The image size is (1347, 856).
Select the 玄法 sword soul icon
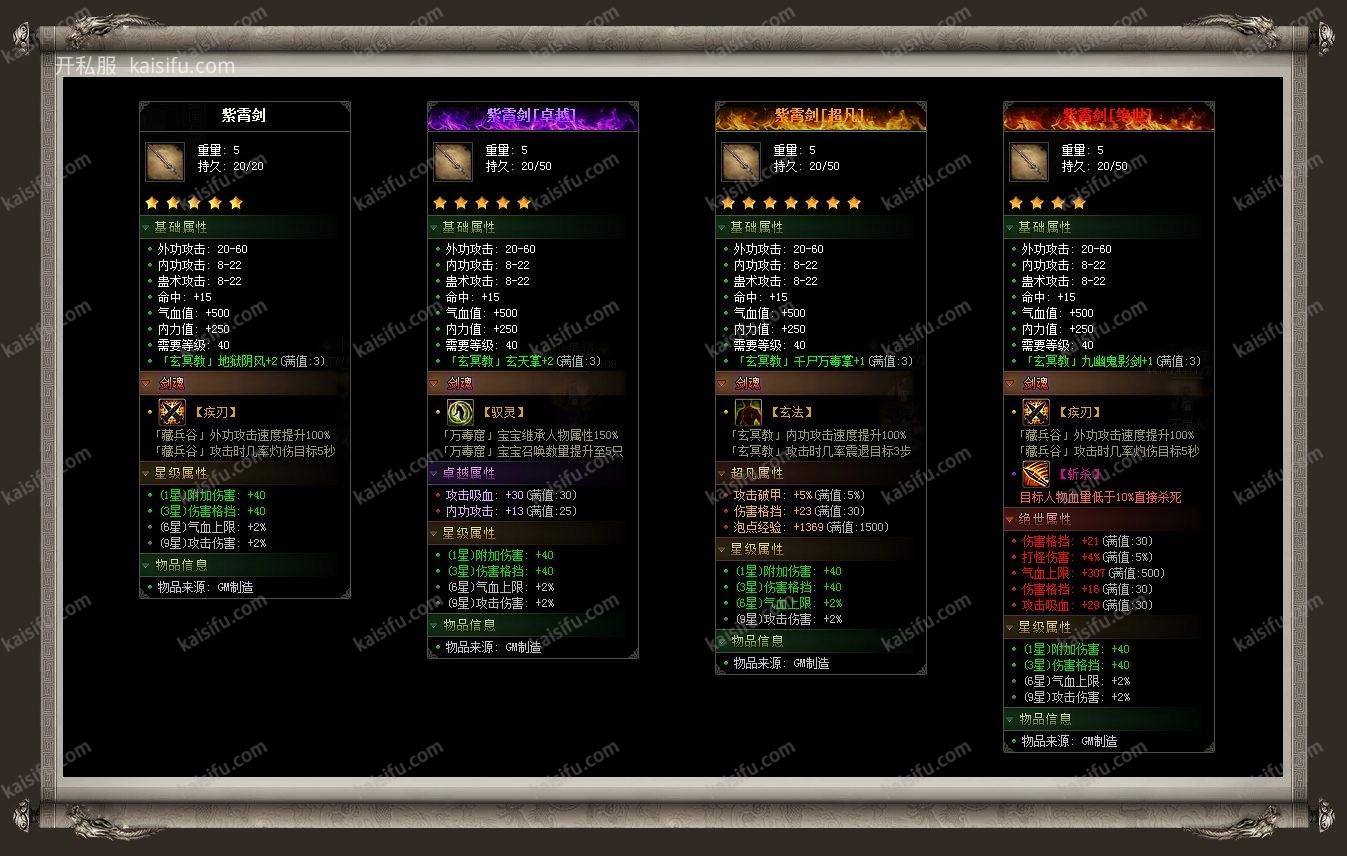pyautogui.click(x=748, y=412)
